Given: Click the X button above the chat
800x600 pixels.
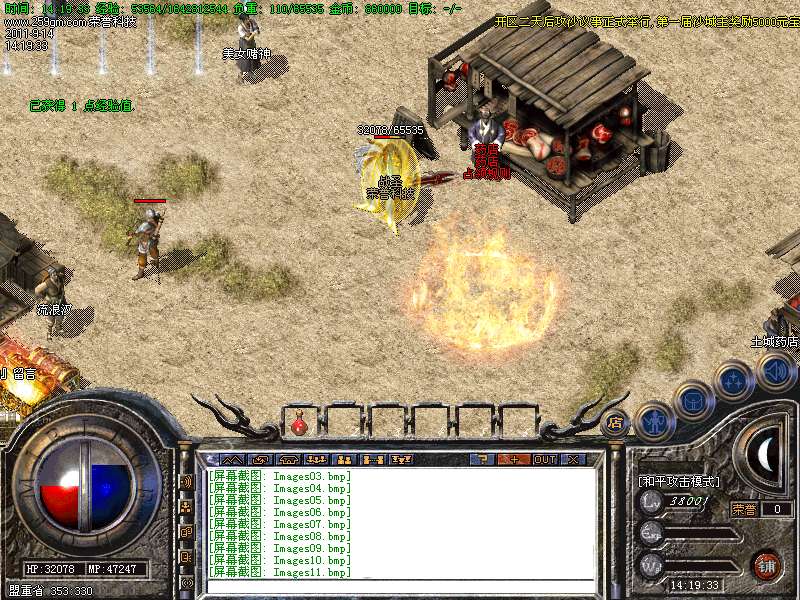Looking at the screenshot, I should coord(574,459).
